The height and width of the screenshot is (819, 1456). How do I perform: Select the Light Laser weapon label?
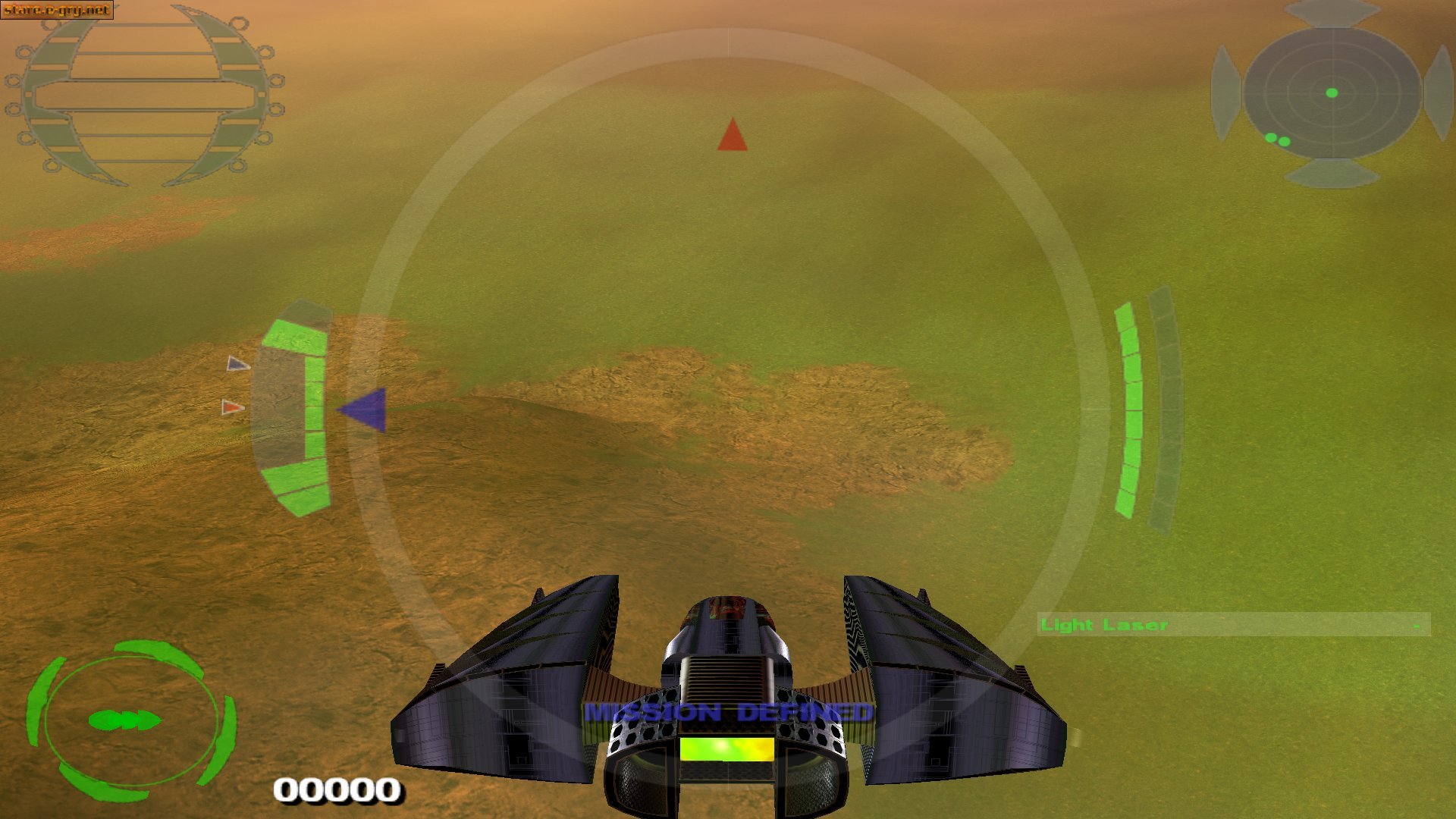tap(1103, 625)
